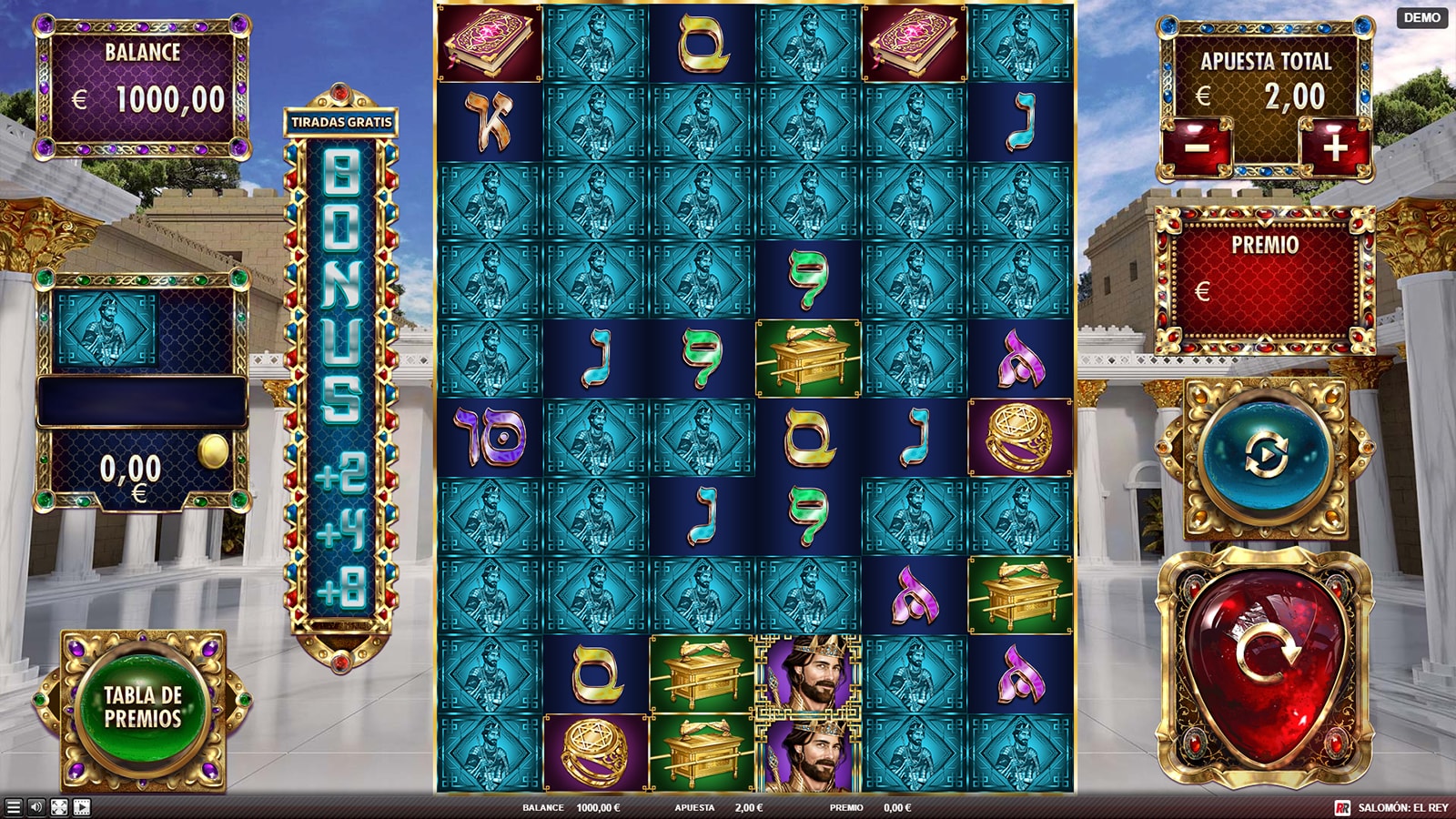
Task: Toggle sound with the speaker icon
Action: click(x=36, y=807)
